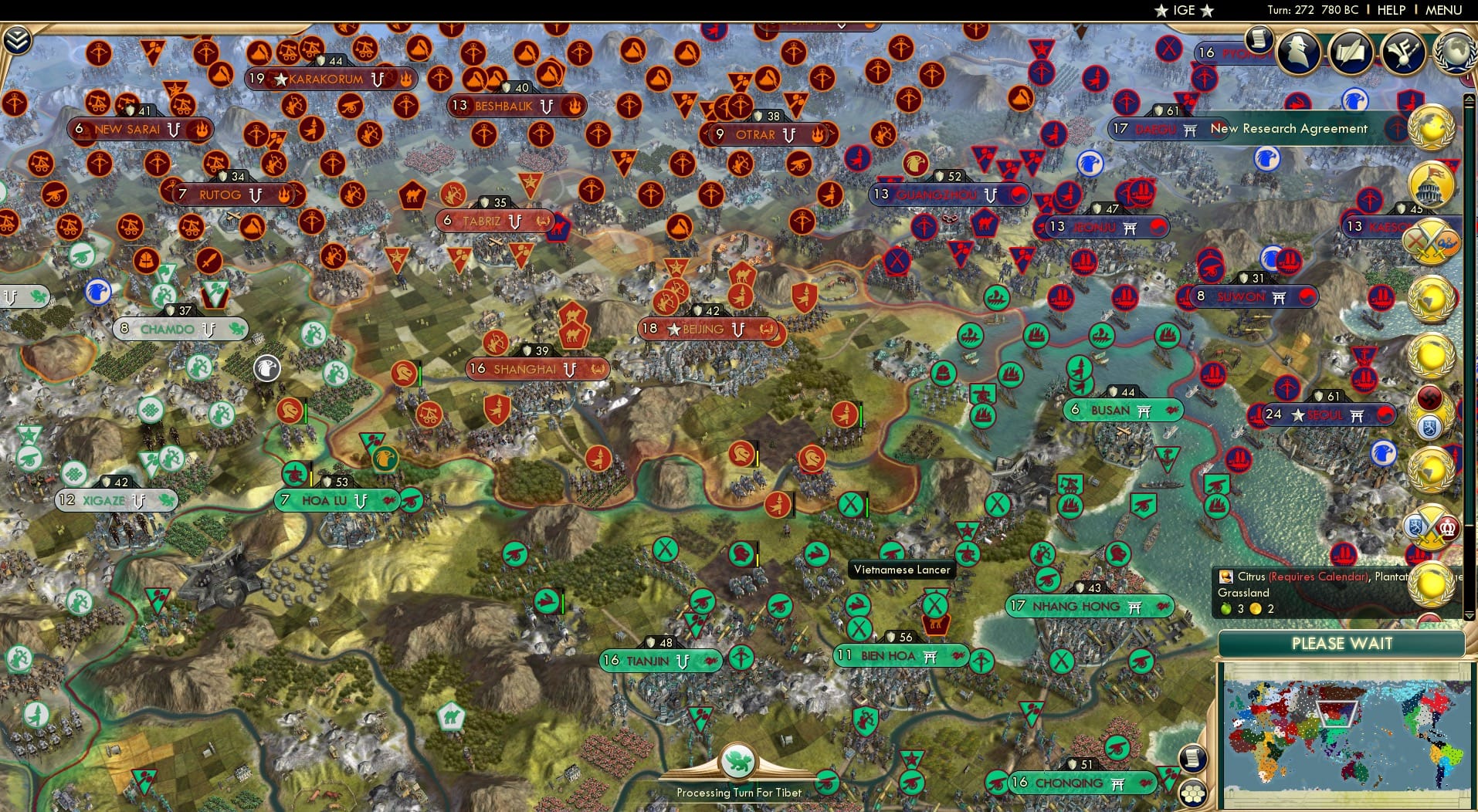Image resolution: width=1478 pixels, height=812 pixels.
Task: Open the MENU
Action: coord(1443,10)
